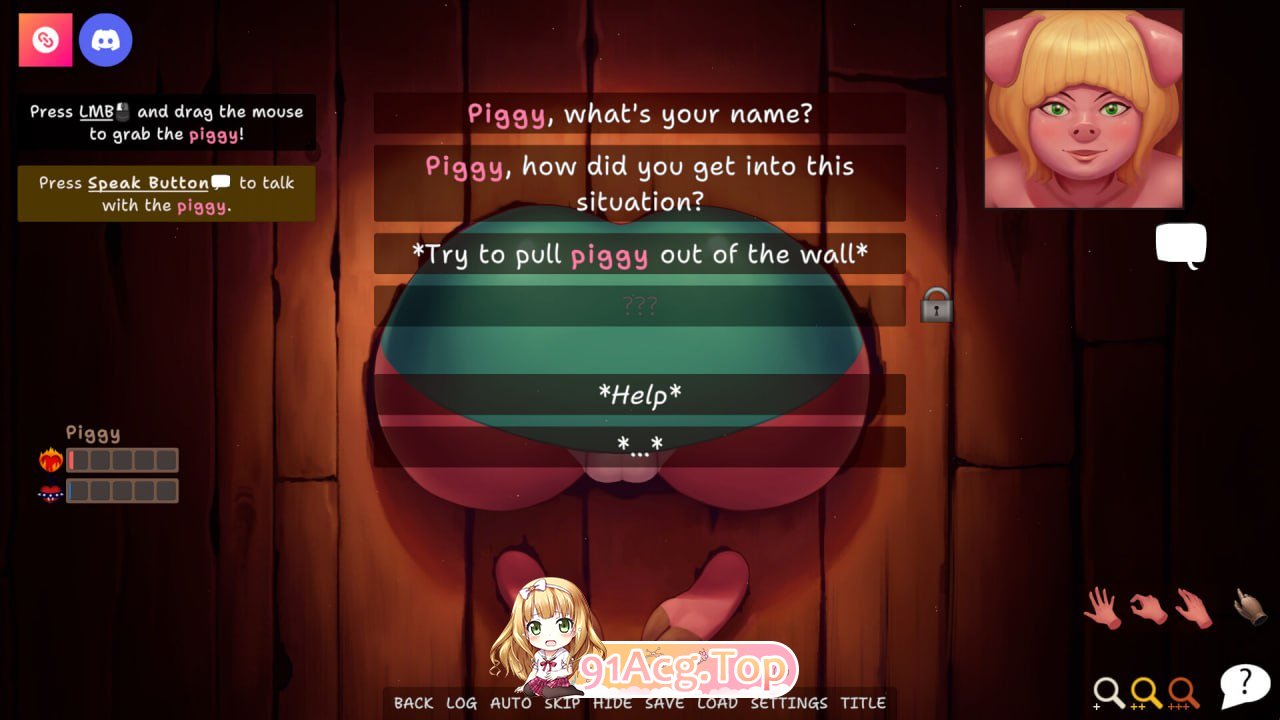This screenshot has width=1280, height=720.
Task: Toggle AUTO dialogue advance mode
Action: [x=512, y=703]
